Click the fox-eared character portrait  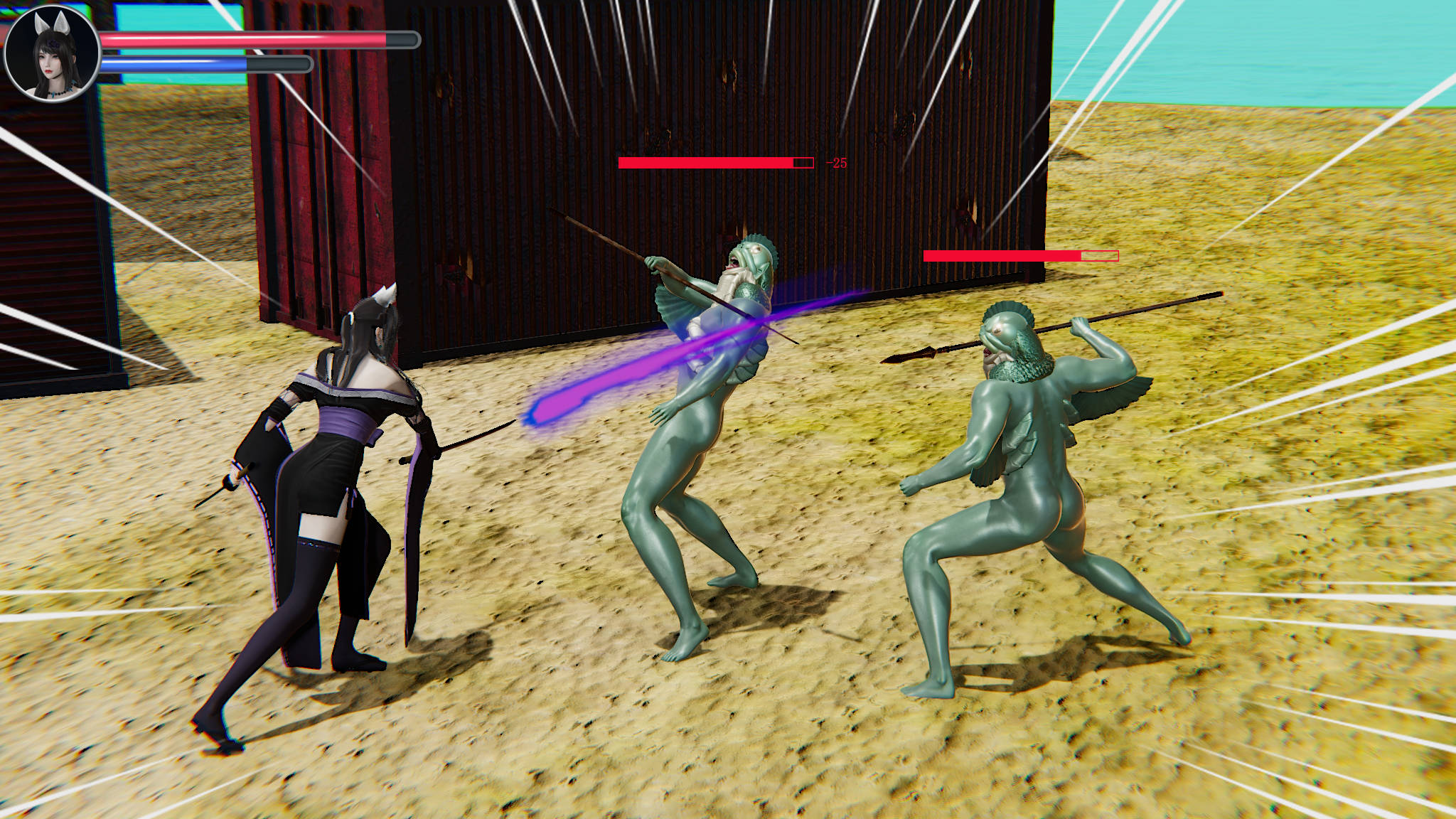pyautogui.click(x=52, y=53)
